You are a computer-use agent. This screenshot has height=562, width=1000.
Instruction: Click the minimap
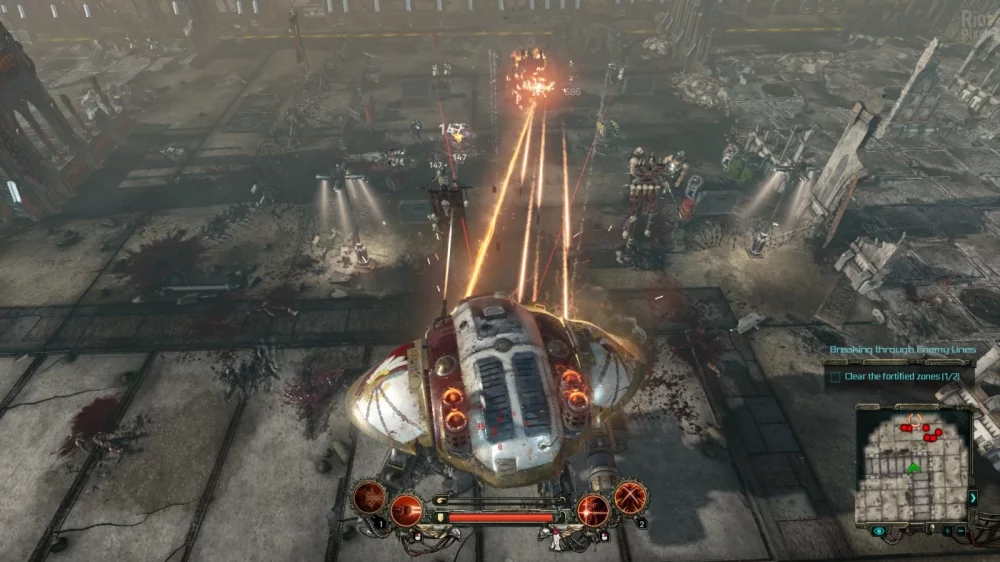[x=912, y=464]
